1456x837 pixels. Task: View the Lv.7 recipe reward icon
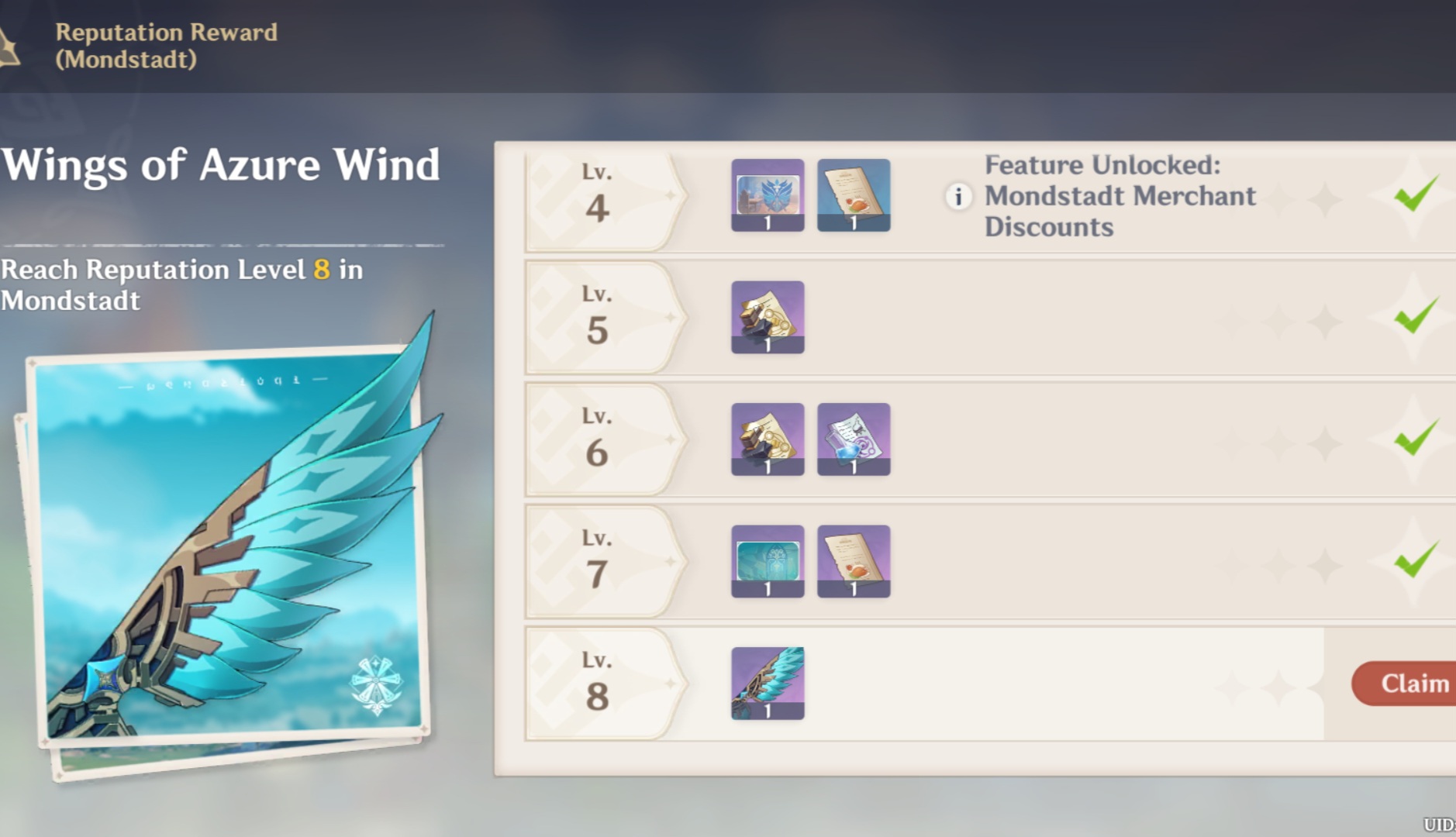click(x=853, y=561)
